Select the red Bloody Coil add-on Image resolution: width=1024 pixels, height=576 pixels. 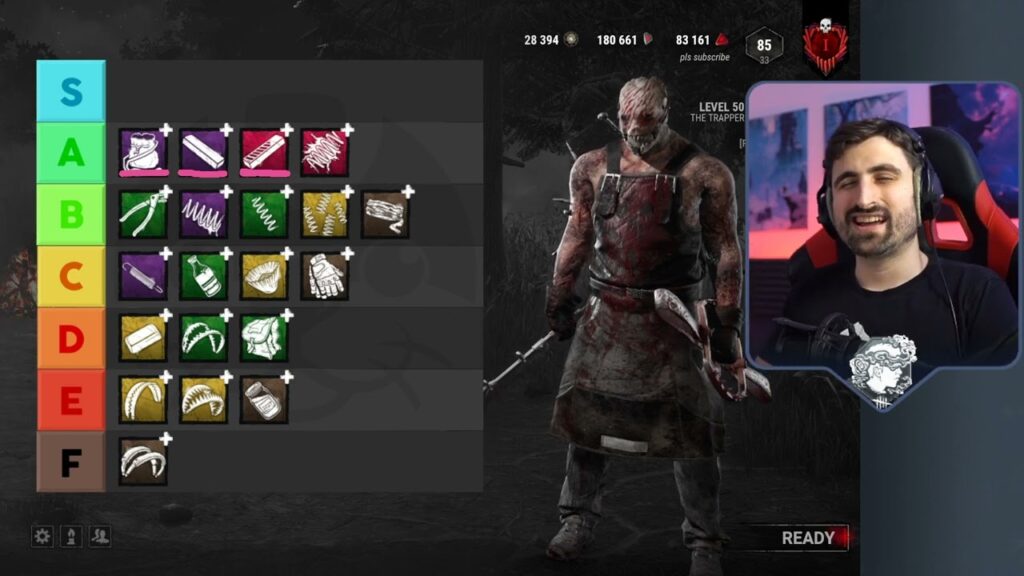point(325,151)
